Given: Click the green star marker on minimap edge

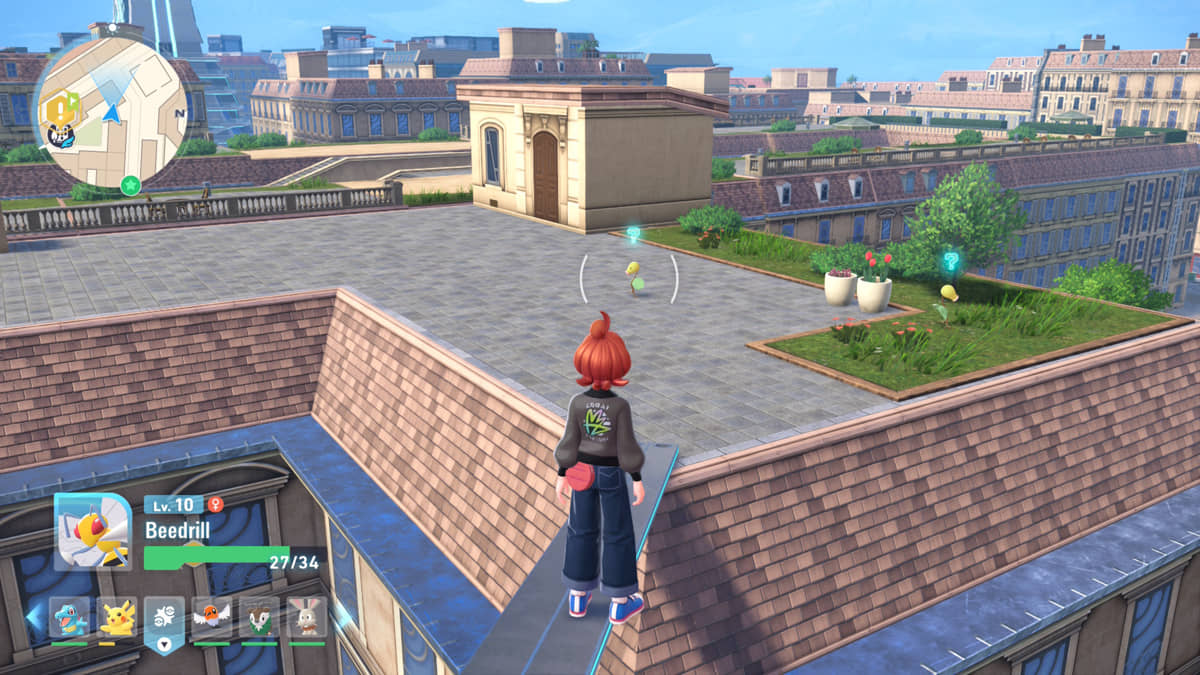Looking at the screenshot, I should (x=130, y=184).
